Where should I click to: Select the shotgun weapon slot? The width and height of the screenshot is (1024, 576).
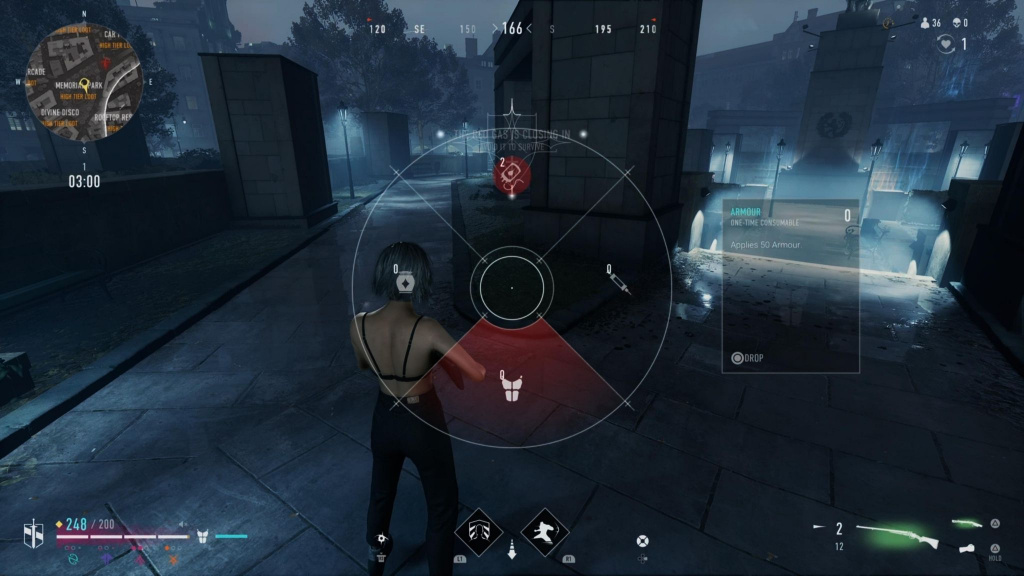[x=899, y=538]
